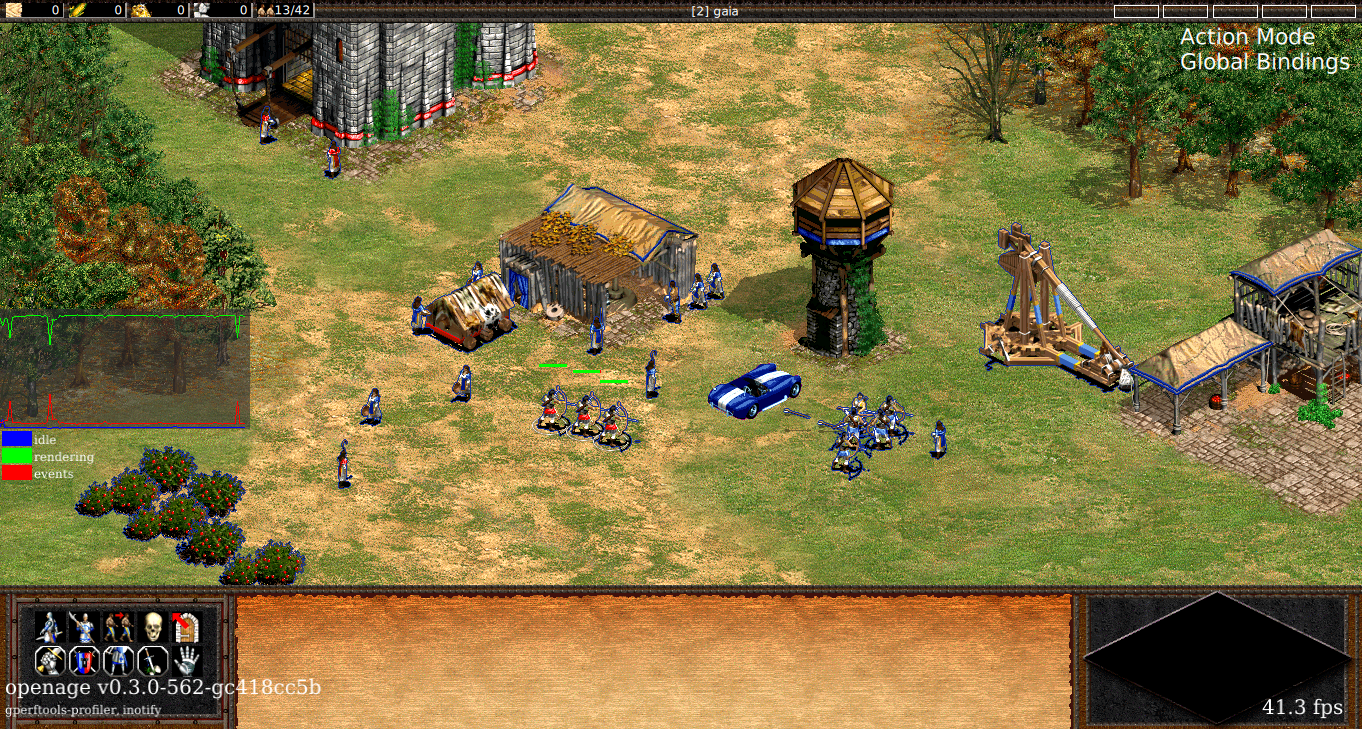Click the black diamond minimap
Screen dimensions: 1362x729
1216,657
